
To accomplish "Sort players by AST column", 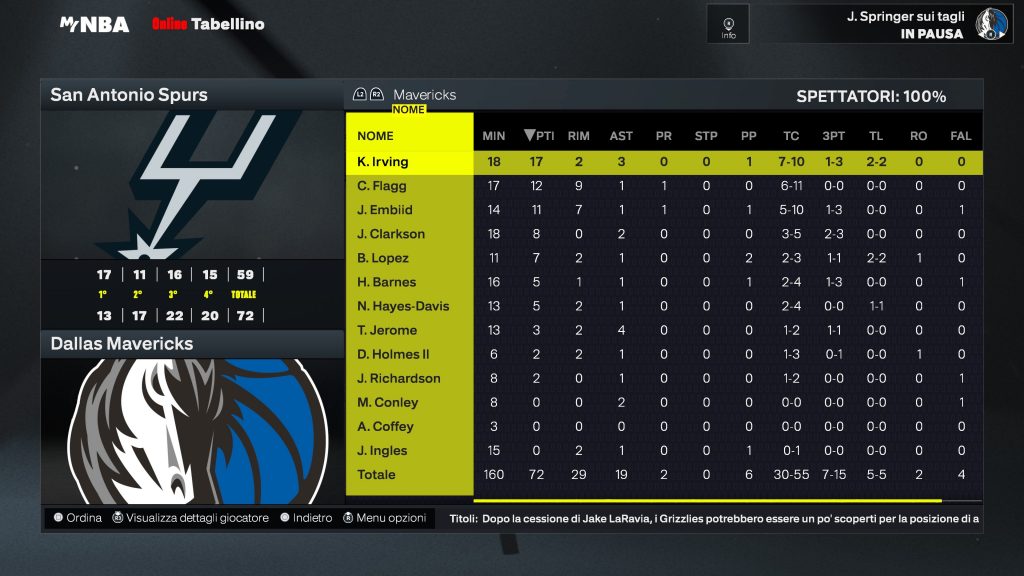I will 621,136.
